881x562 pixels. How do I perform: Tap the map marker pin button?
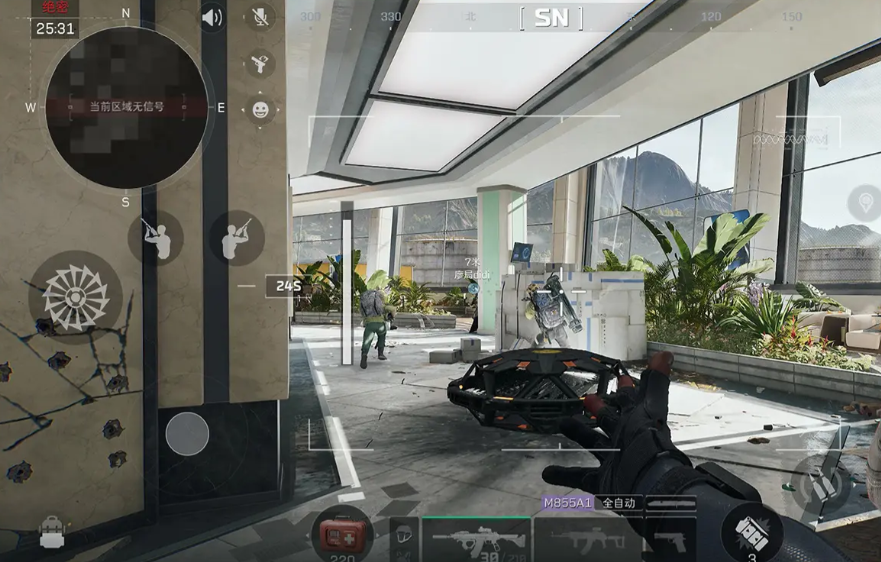pos(864,203)
